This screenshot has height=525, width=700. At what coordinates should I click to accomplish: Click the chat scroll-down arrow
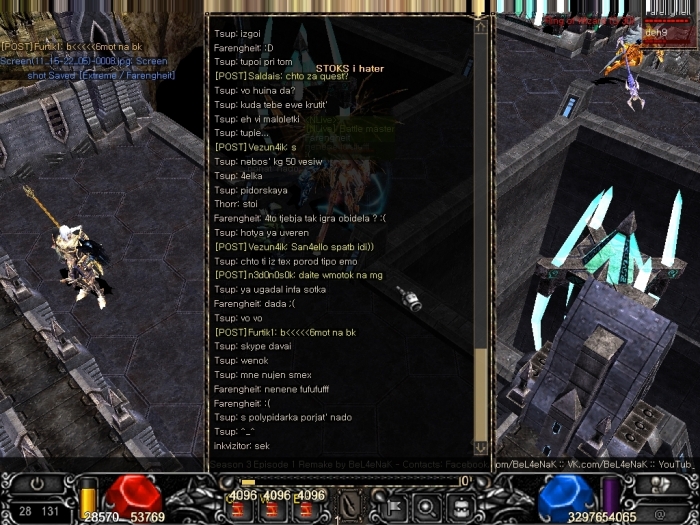(481, 447)
